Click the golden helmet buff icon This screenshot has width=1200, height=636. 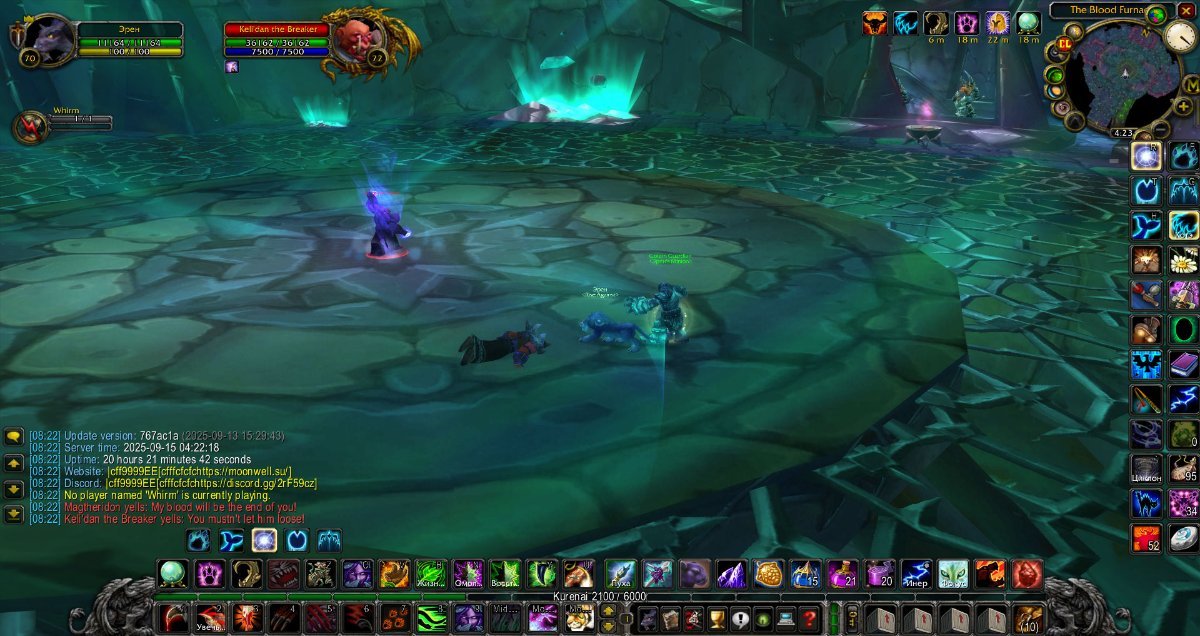[998, 23]
